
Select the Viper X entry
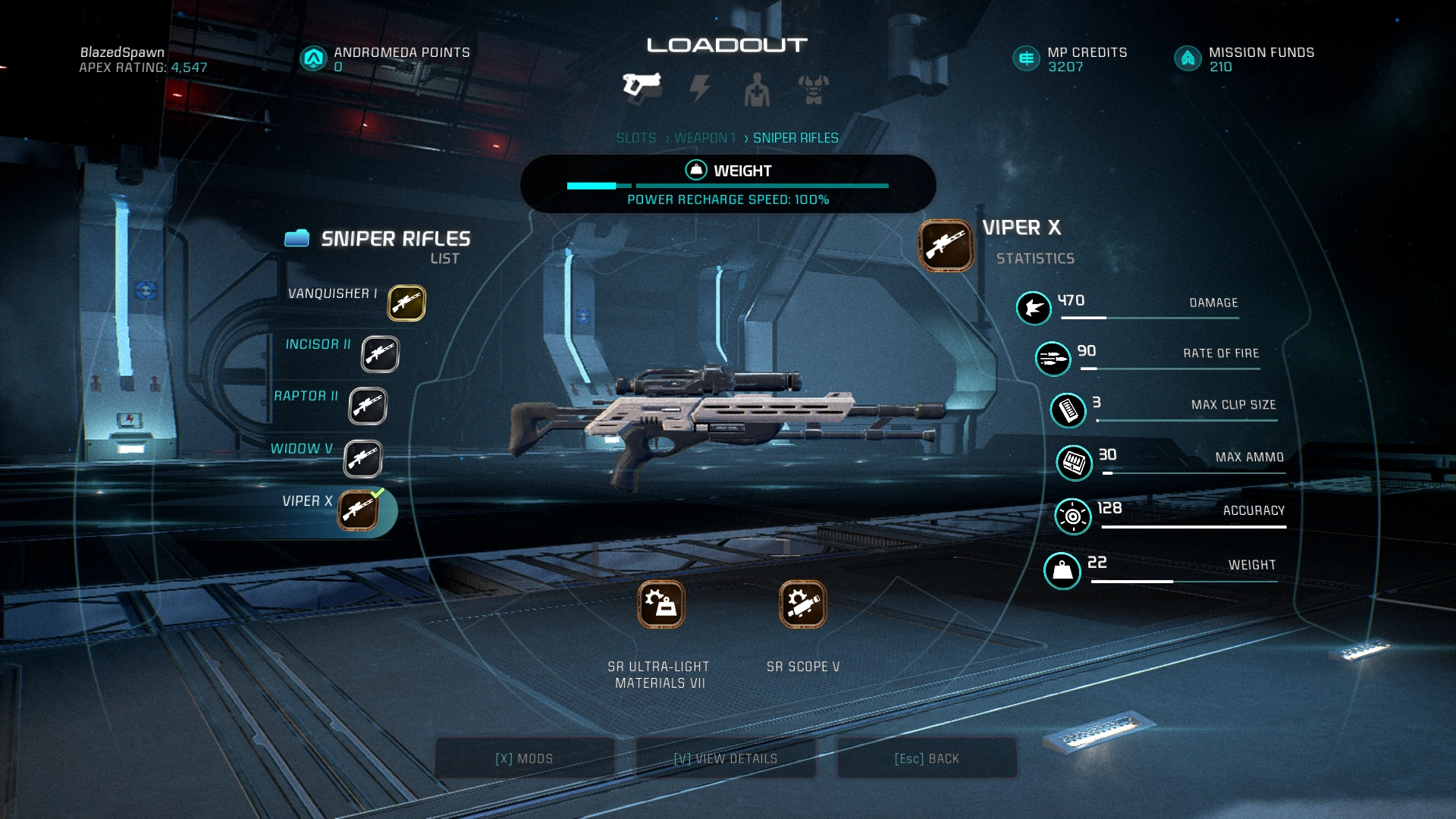pos(358,510)
